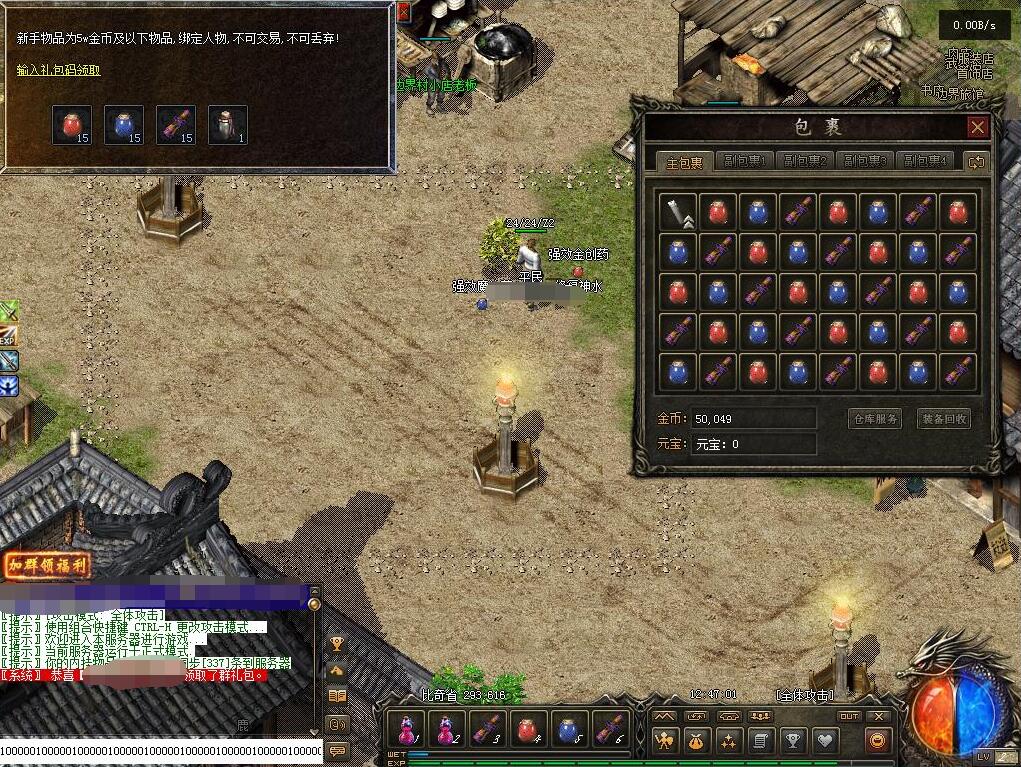1021x767 pixels.
Task: Close the 包裹 bag window
Action: (977, 127)
